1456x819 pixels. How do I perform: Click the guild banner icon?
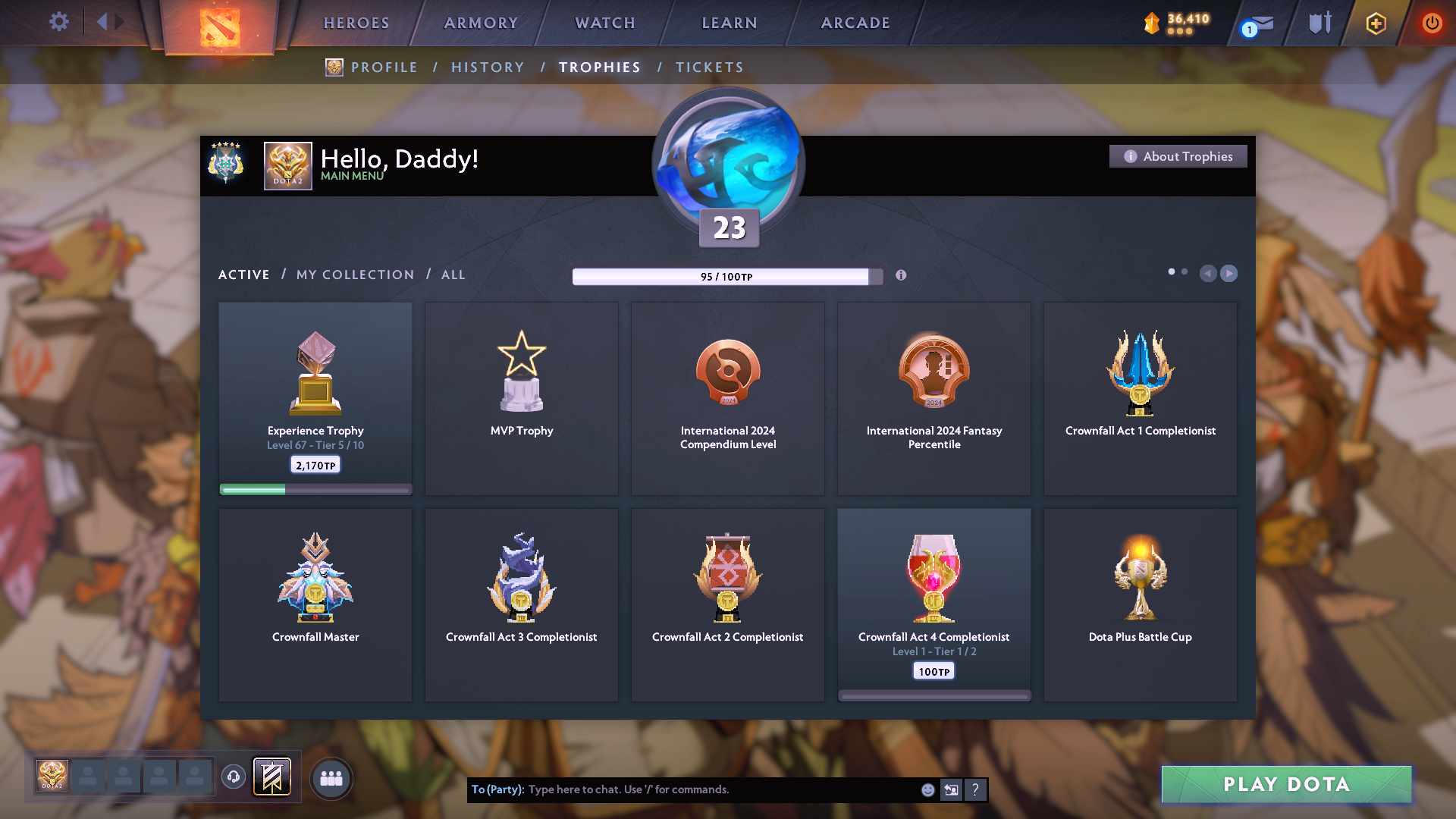coord(273,777)
